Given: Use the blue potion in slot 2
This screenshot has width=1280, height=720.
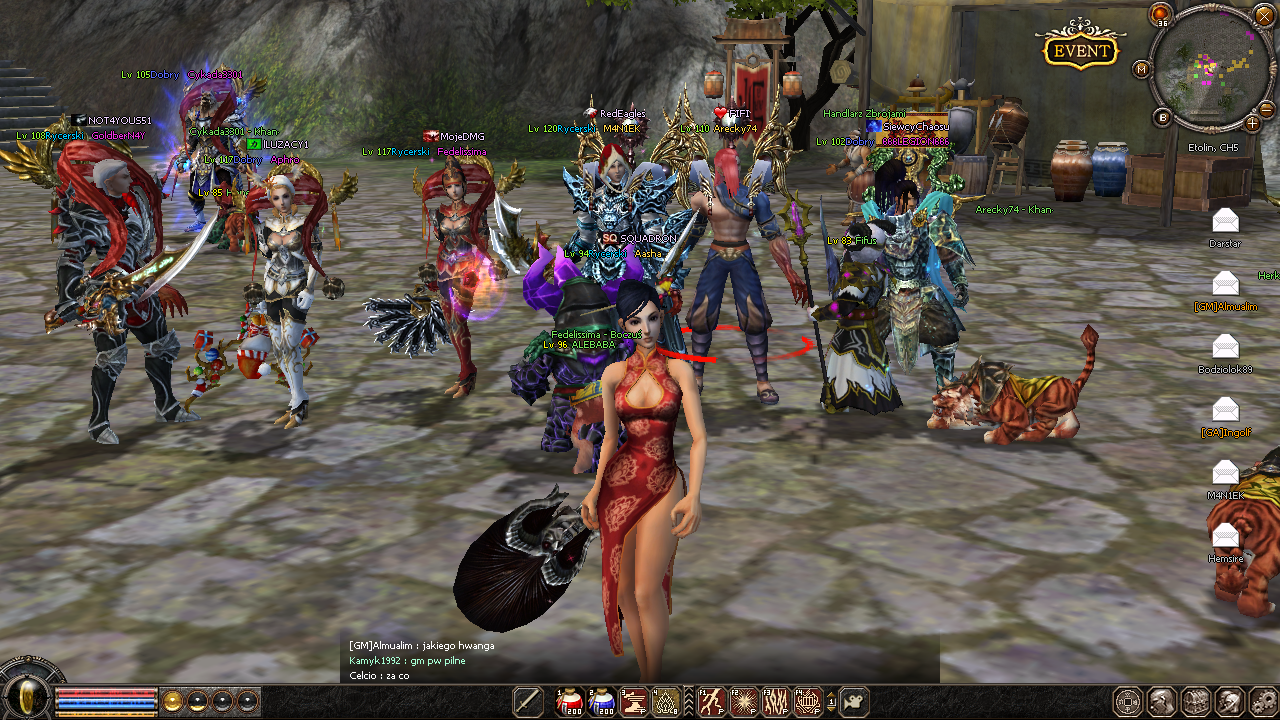Looking at the screenshot, I should [x=602, y=702].
